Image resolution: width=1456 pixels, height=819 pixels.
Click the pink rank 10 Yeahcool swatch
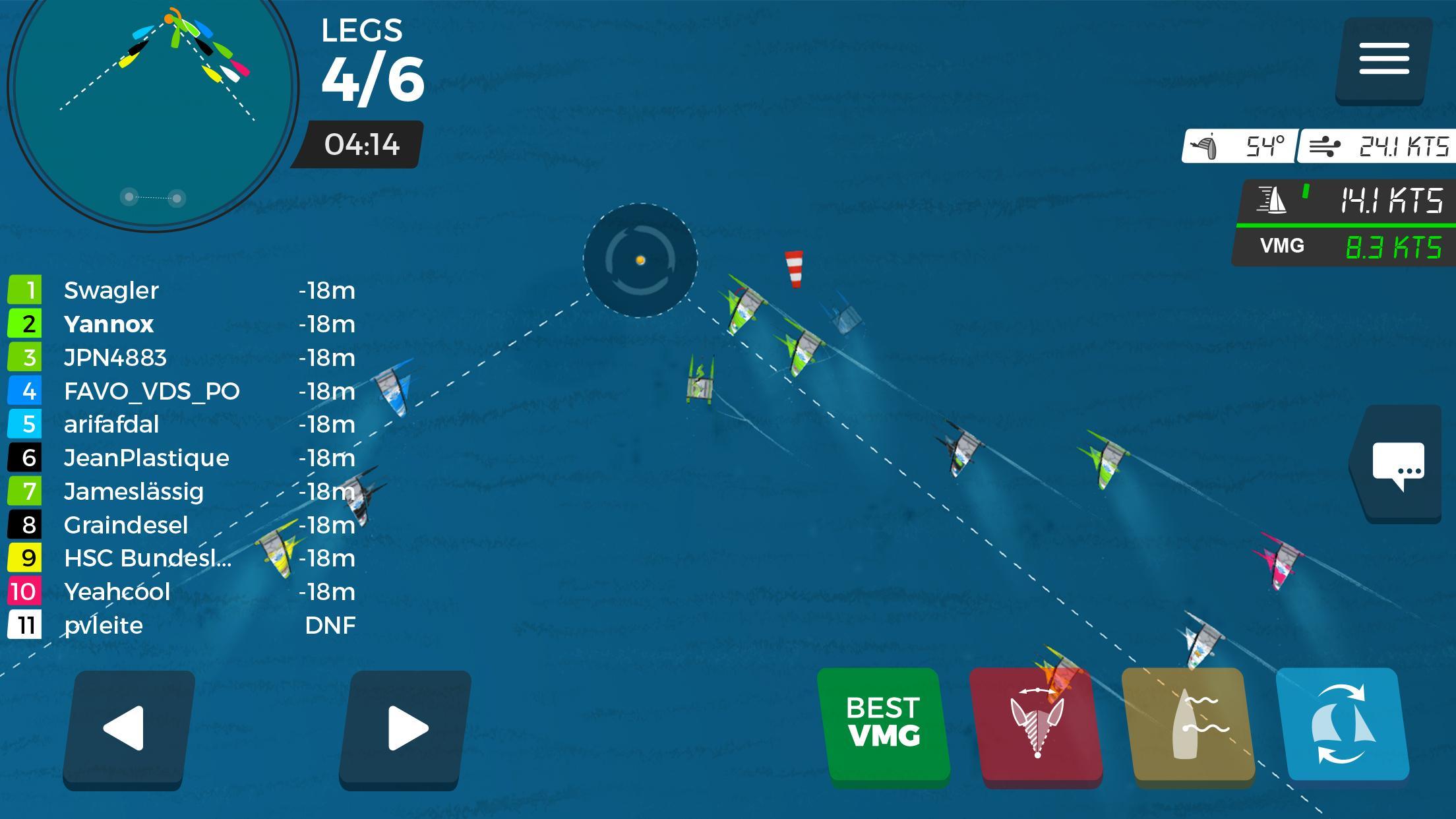(x=25, y=591)
